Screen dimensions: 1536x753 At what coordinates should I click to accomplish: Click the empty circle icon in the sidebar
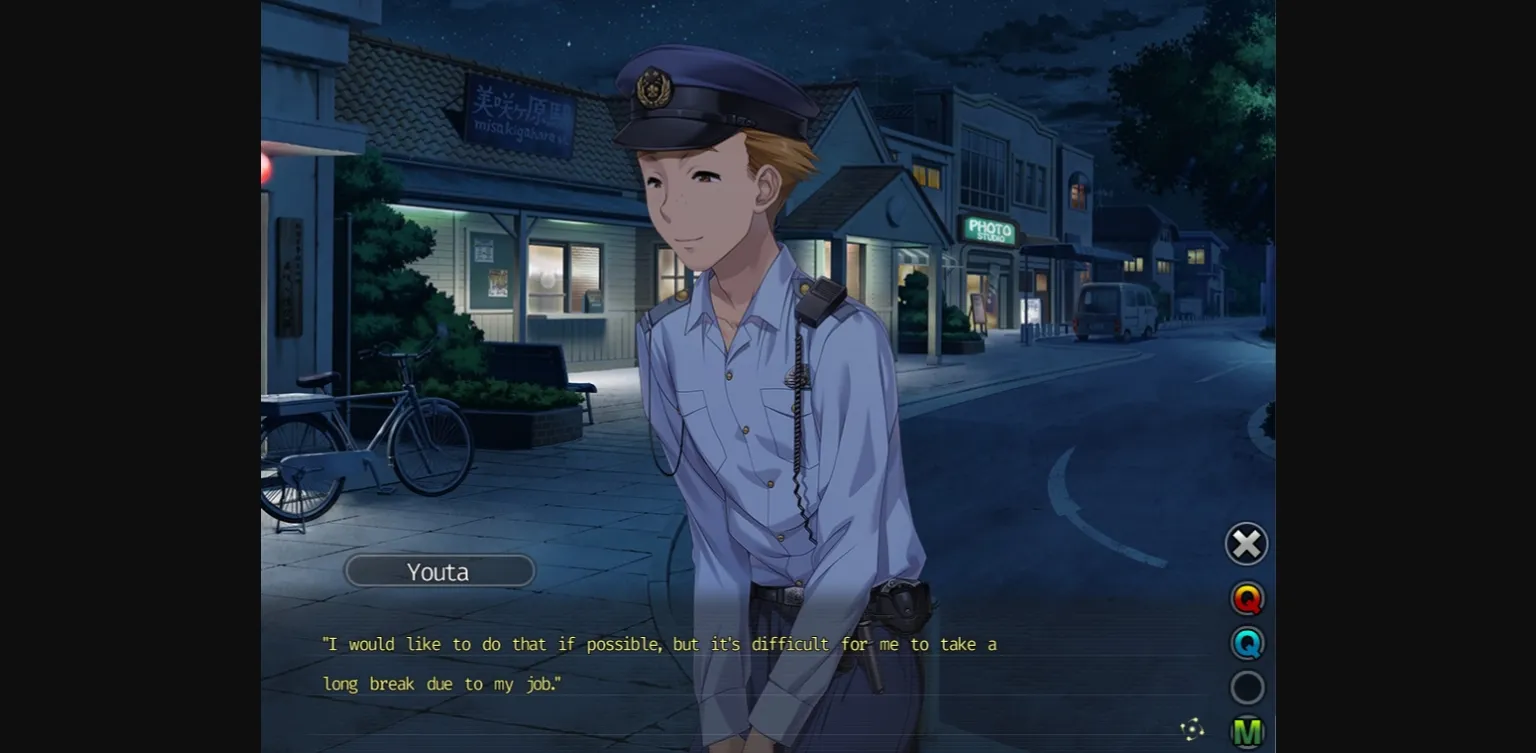(x=1246, y=687)
